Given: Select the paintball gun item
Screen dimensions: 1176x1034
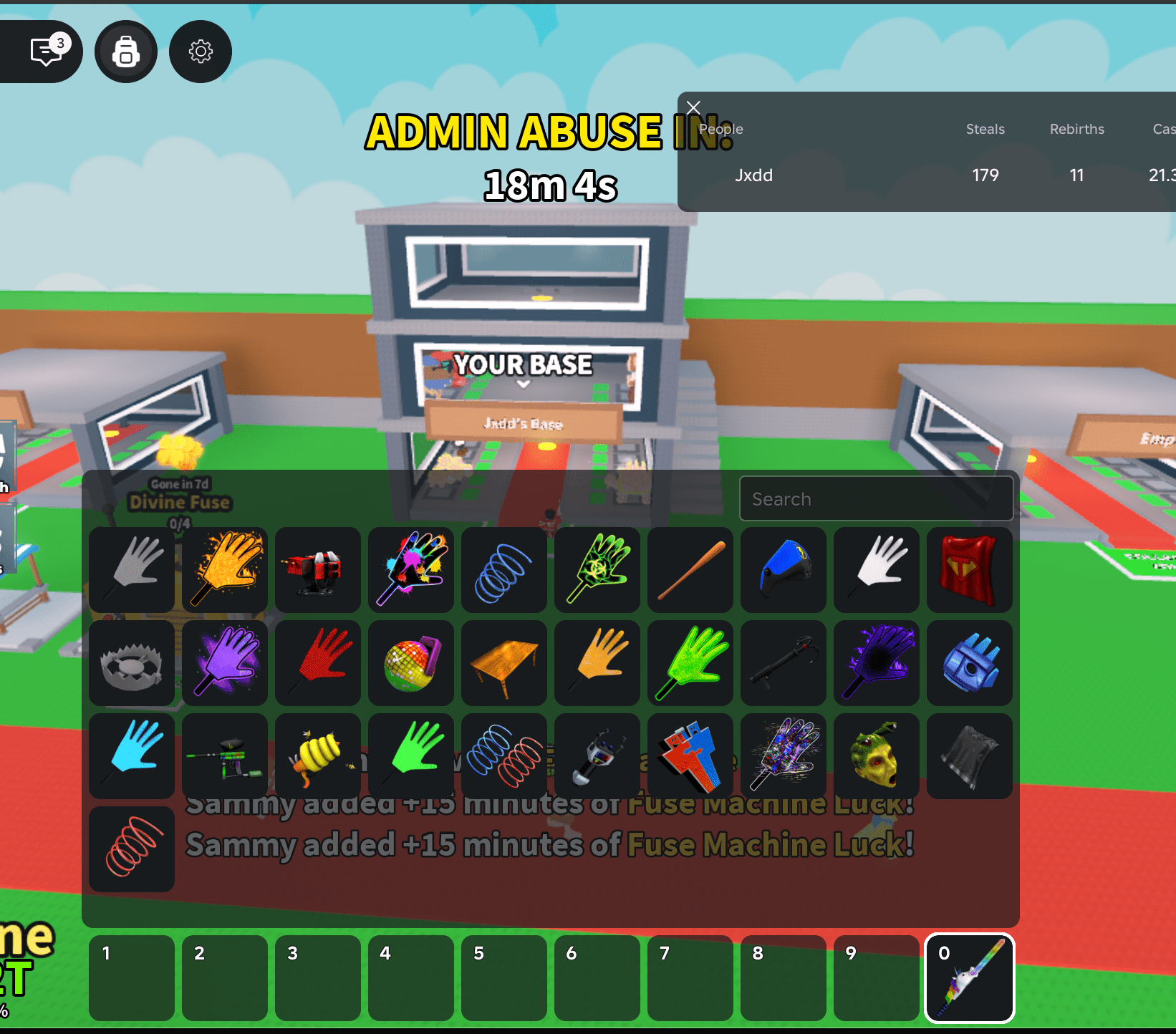Looking at the screenshot, I should tap(225, 756).
